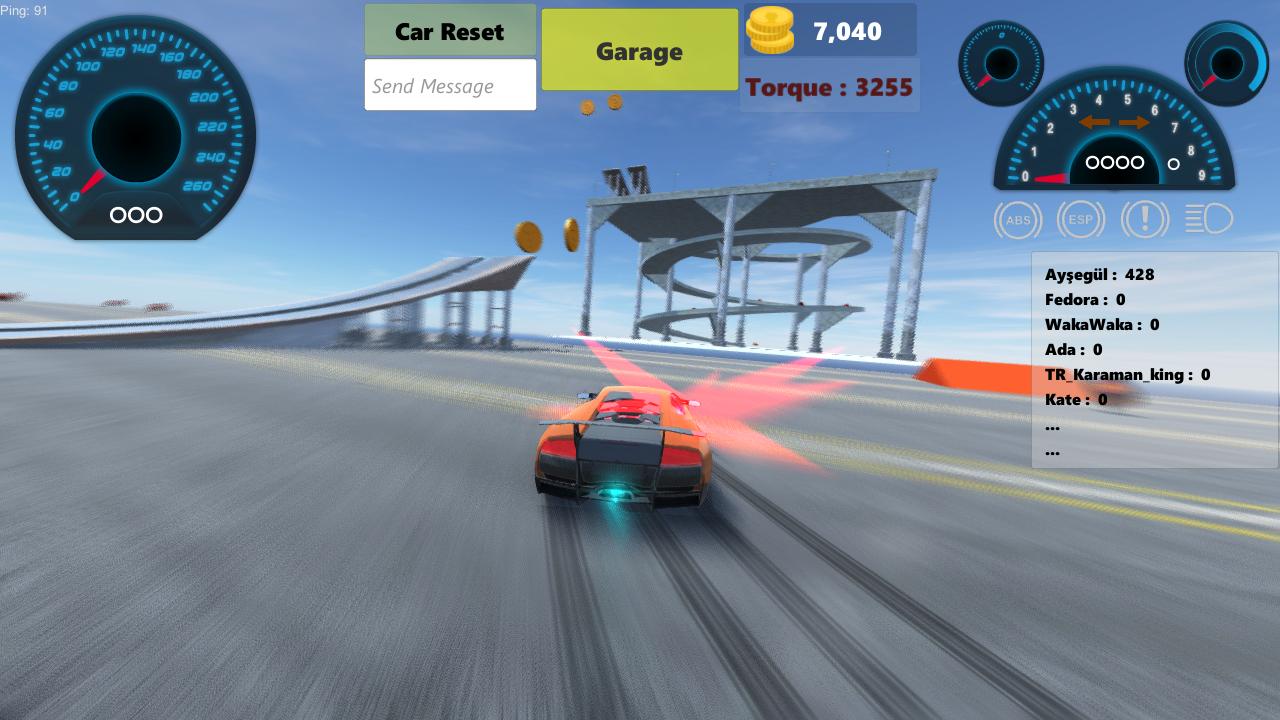Expand the last ellipsis row in the leaderboard

1051,450
